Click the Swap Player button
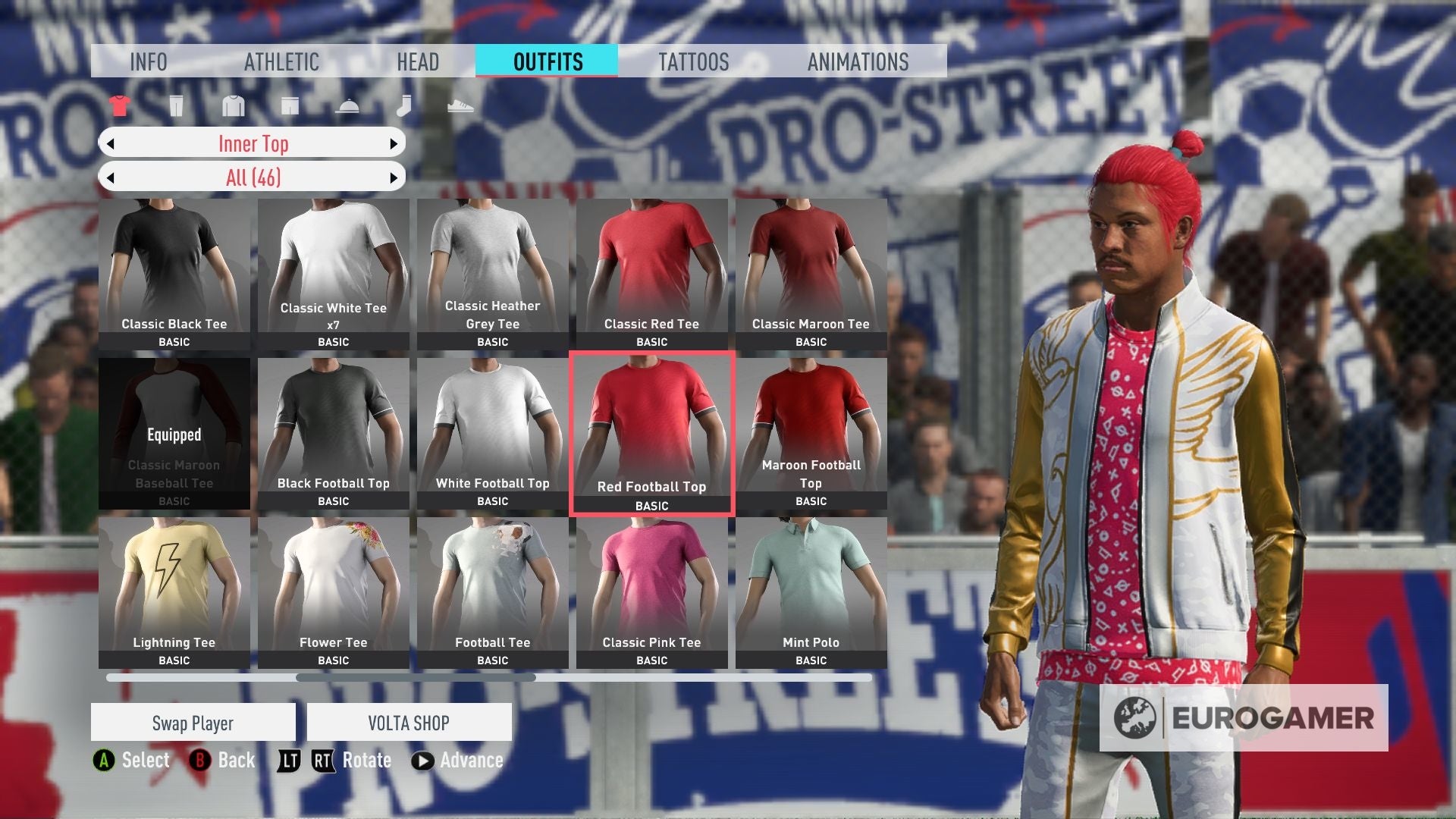This screenshot has width=1456, height=819. 193,722
